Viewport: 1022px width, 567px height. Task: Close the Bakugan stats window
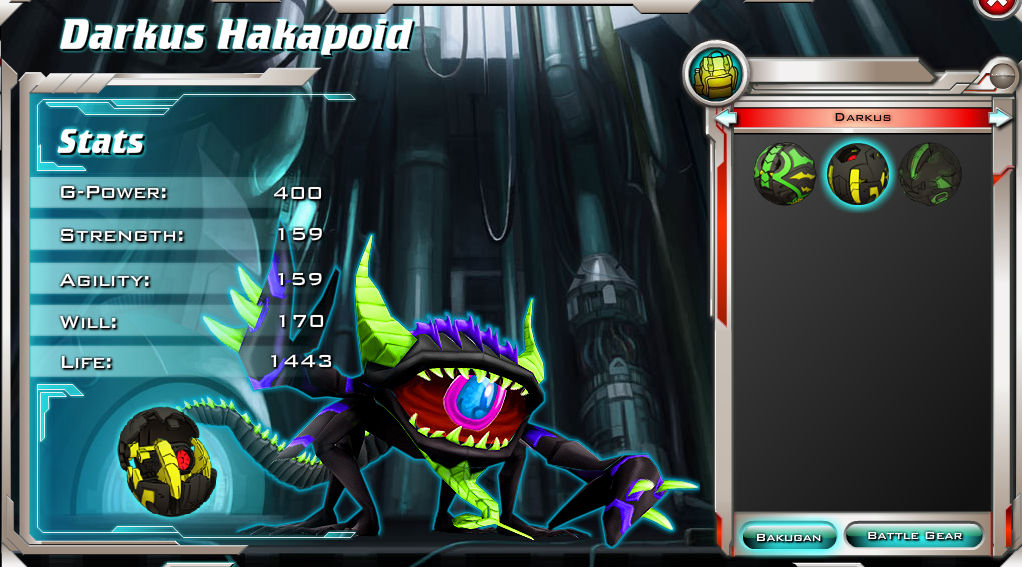tap(996, 6)
